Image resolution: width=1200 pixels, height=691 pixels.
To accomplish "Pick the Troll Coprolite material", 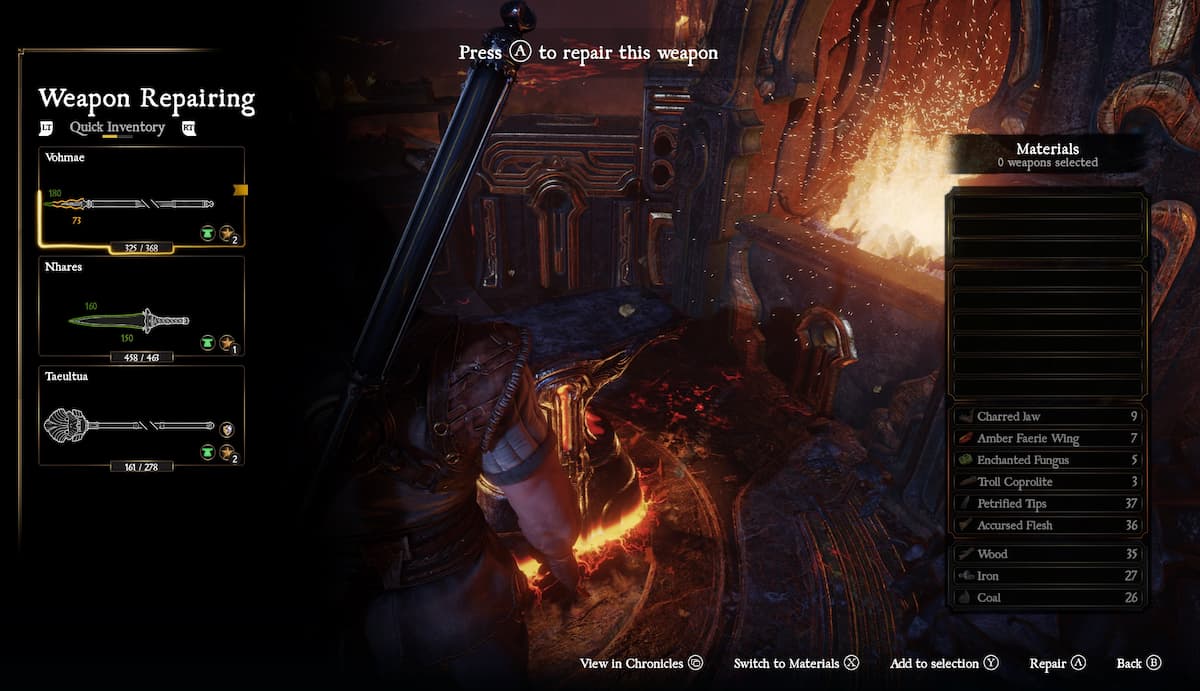I will click(x=1046, y=482).
